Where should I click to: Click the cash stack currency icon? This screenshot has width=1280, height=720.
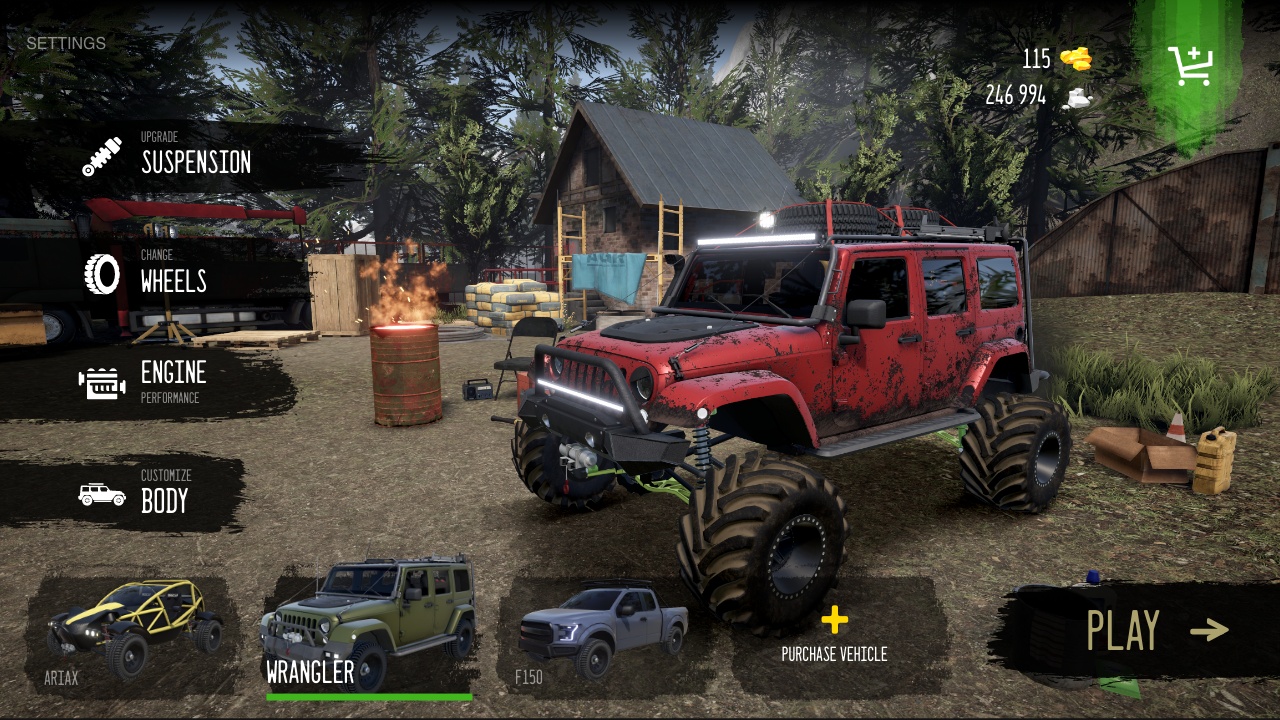tap(1079, 96)
